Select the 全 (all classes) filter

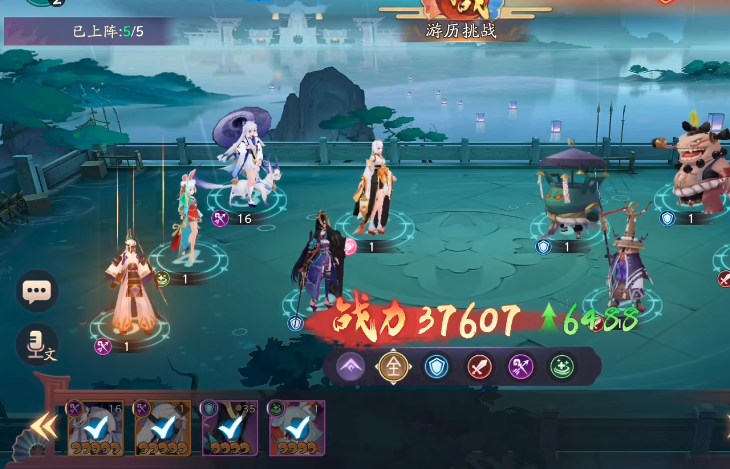(393, 367)
